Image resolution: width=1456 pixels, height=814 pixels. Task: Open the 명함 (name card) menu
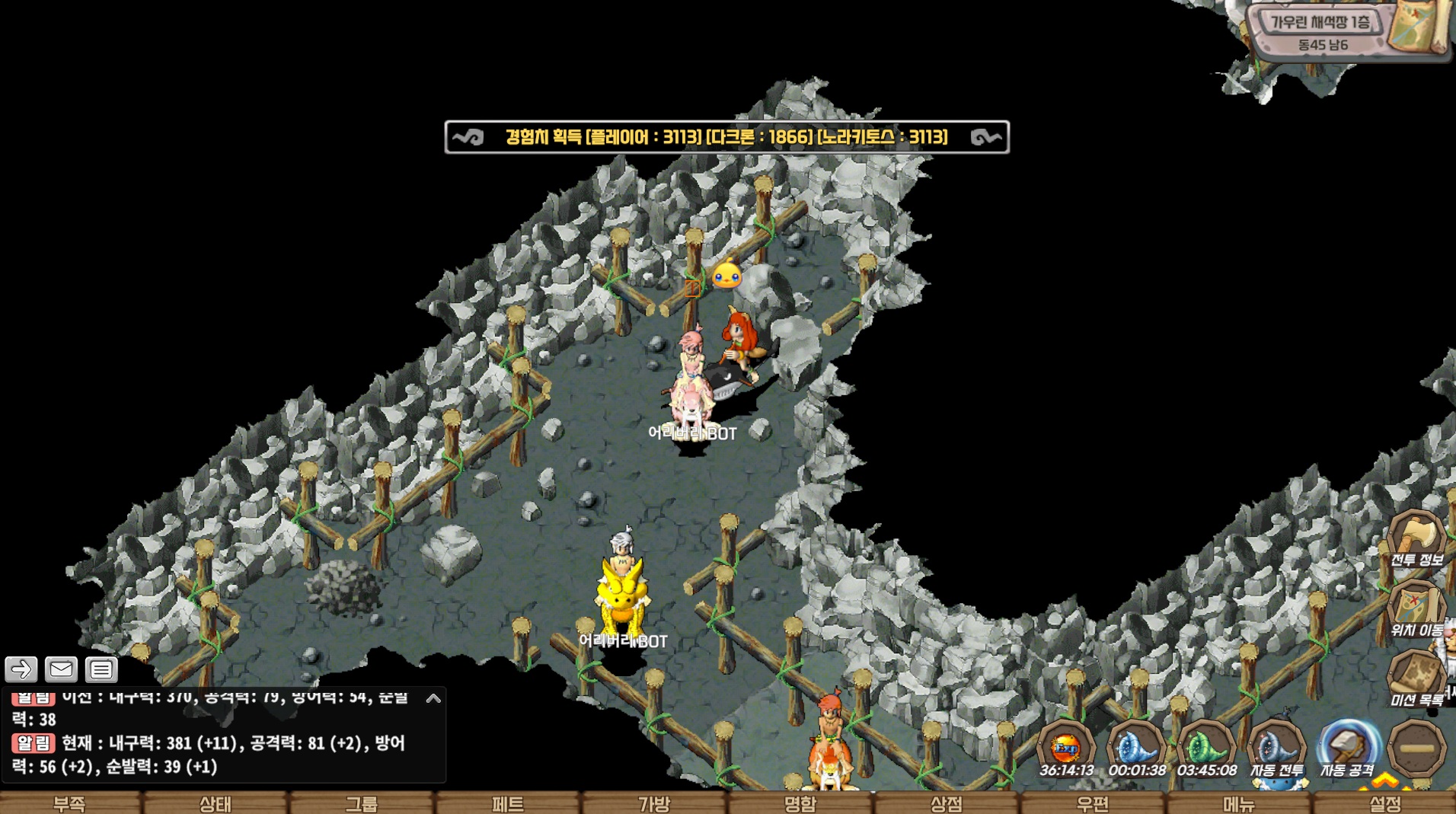(x=800, y=803)
